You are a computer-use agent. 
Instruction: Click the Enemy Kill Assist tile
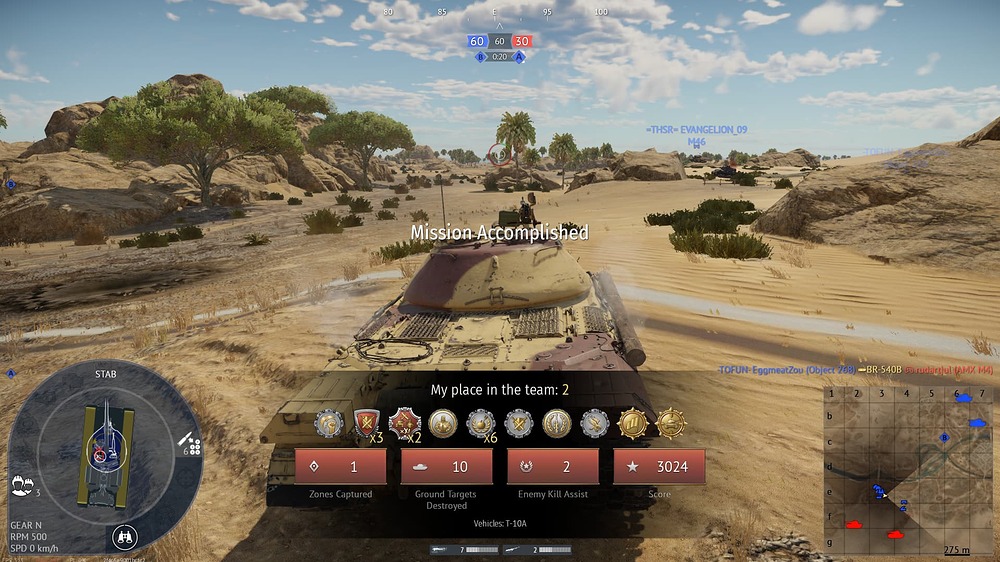[553, 466]
